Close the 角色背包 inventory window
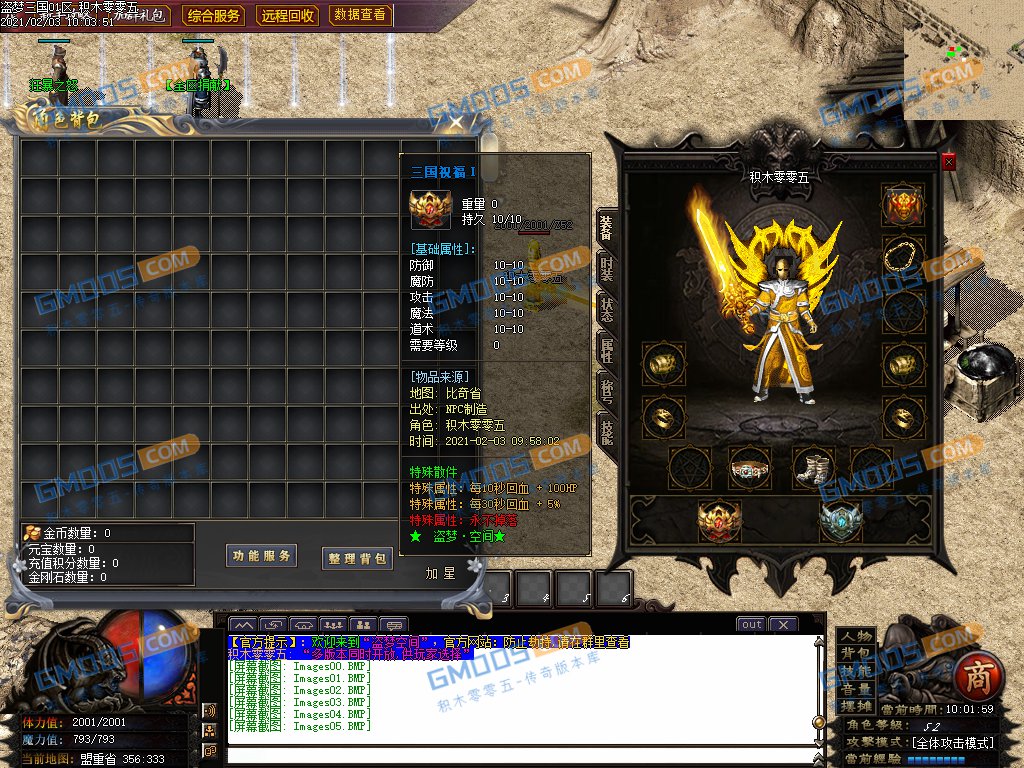 456,122
